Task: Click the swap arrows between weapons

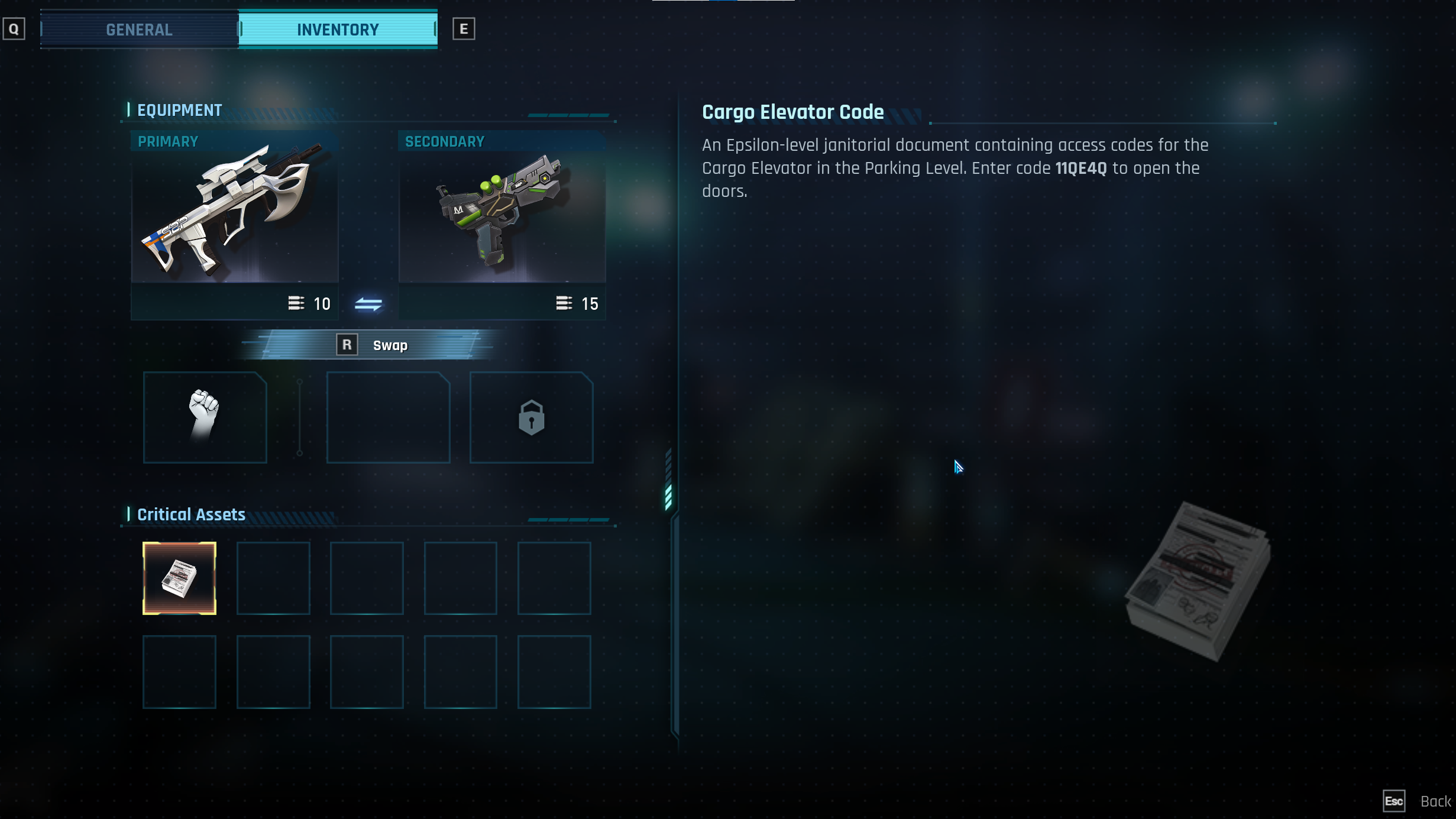Action: [368, 304]
